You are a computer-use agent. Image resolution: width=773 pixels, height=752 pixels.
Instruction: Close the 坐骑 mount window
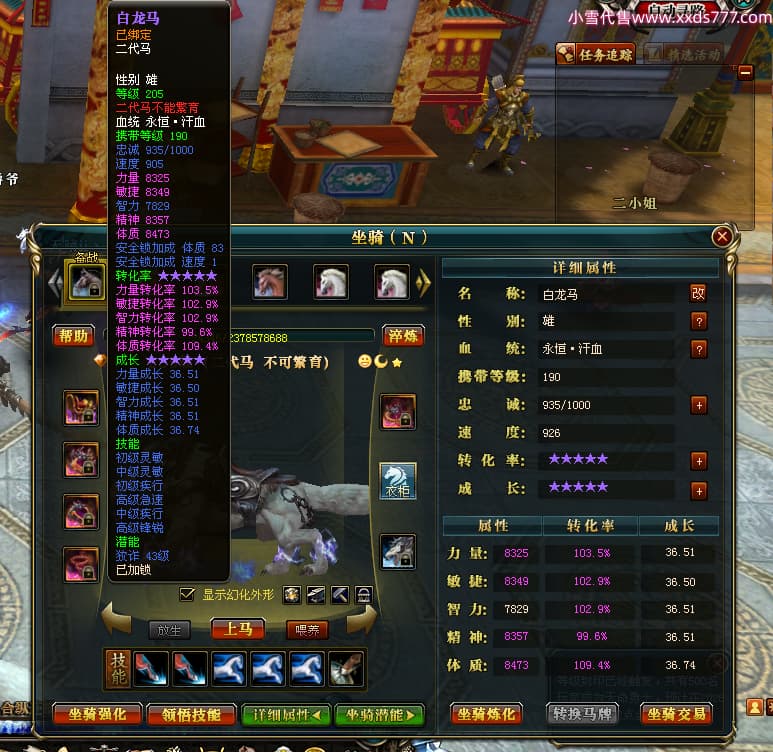pyautogui.click(x=721, y=237)
